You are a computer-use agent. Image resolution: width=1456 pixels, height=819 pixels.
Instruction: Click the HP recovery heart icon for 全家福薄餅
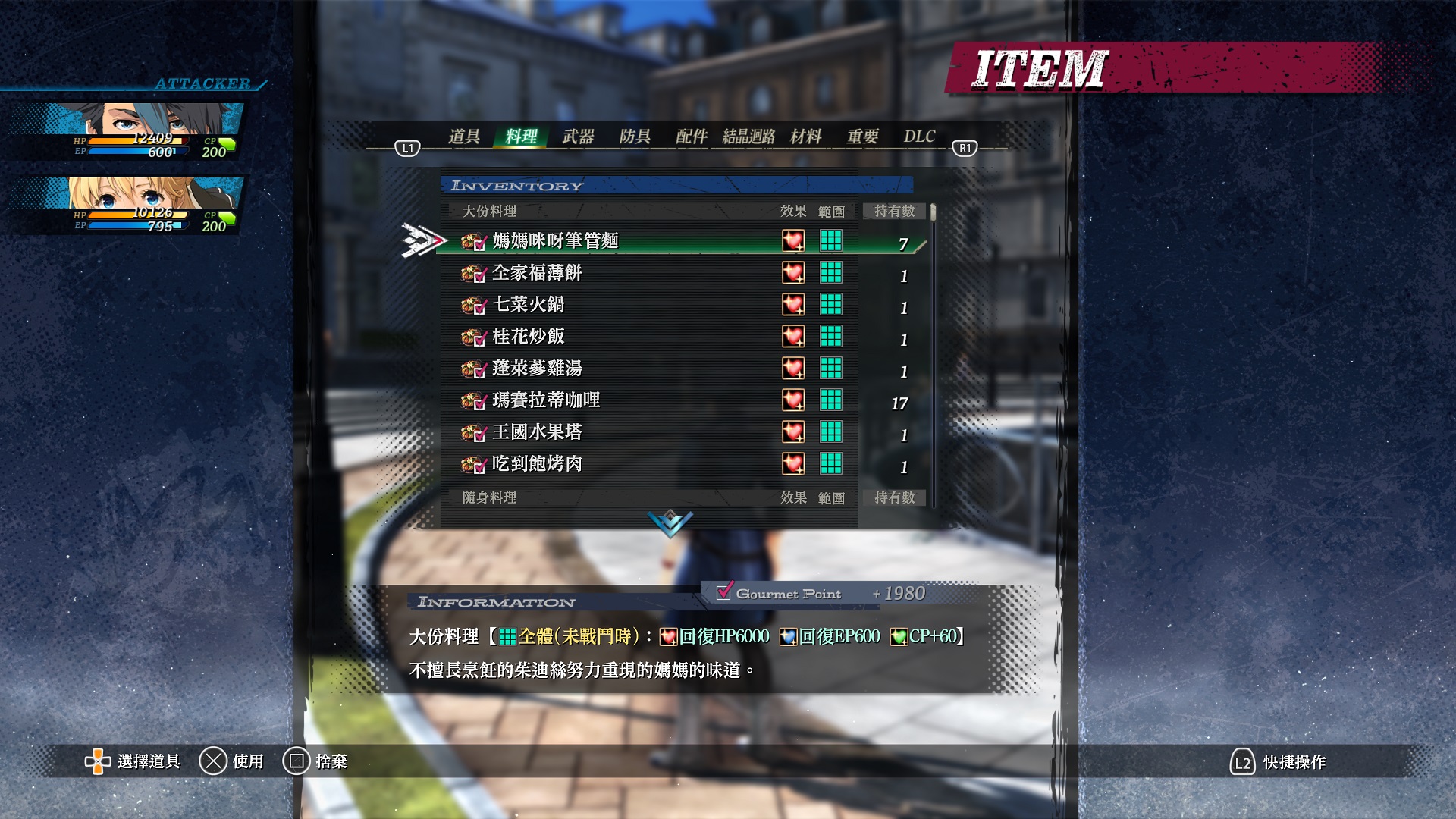click(794, 273)
